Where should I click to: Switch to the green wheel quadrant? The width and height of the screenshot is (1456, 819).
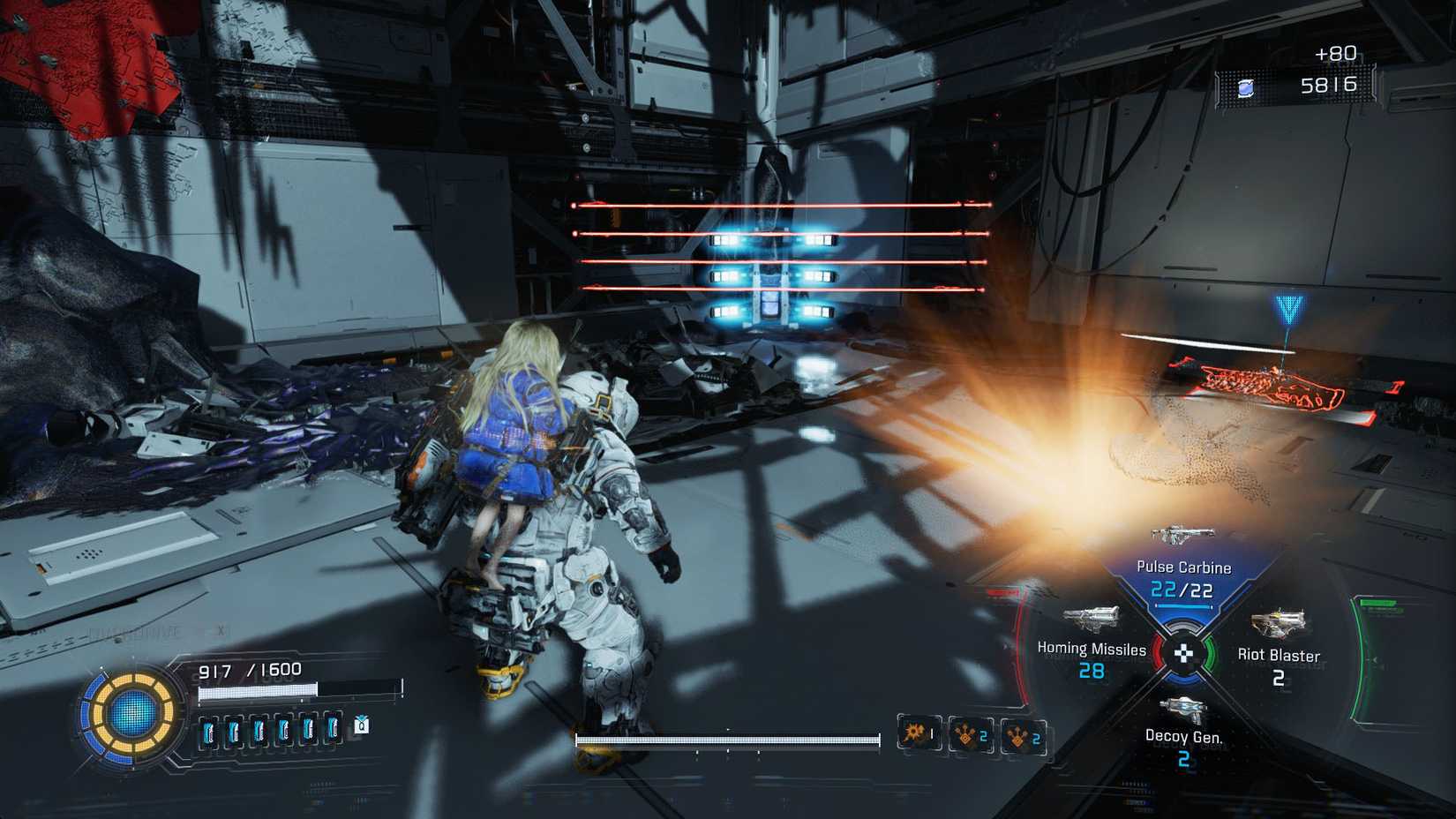[x=1210, y=653]
